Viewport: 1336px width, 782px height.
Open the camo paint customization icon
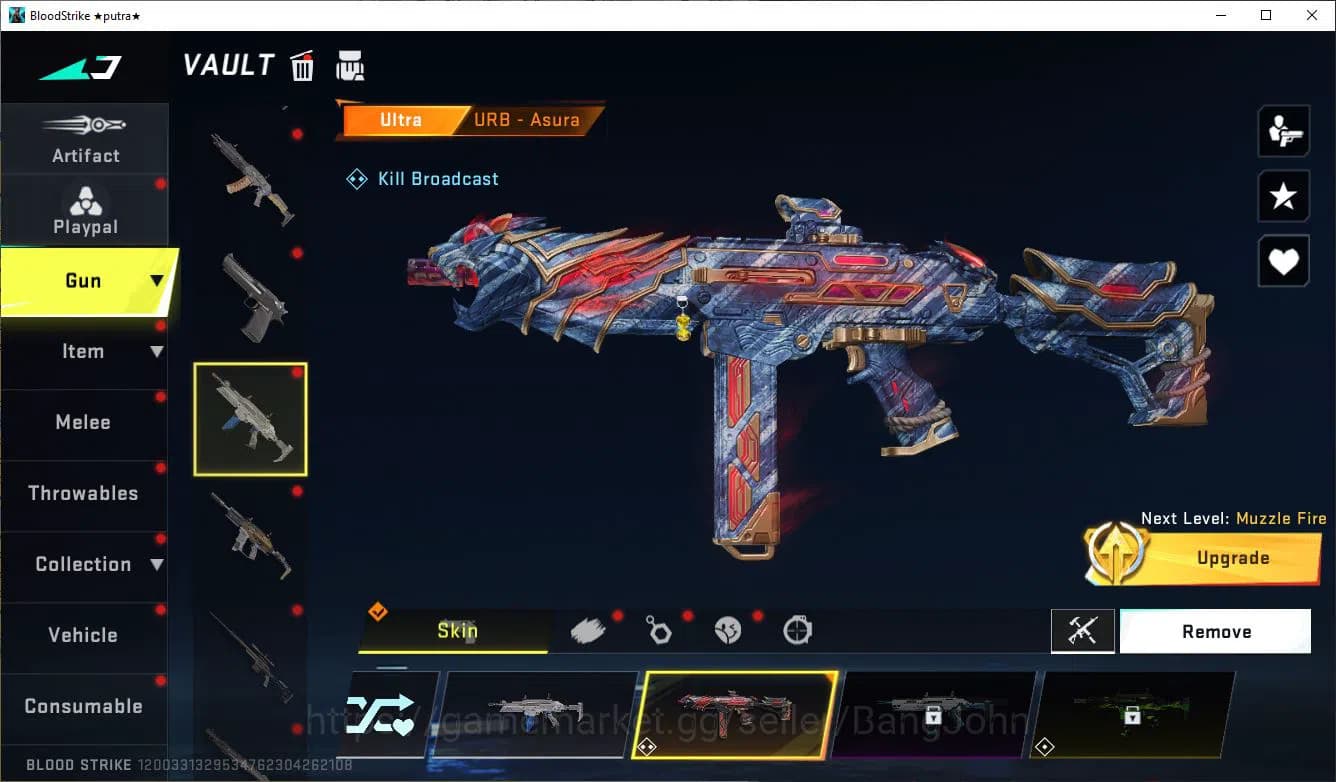(588, 629)
